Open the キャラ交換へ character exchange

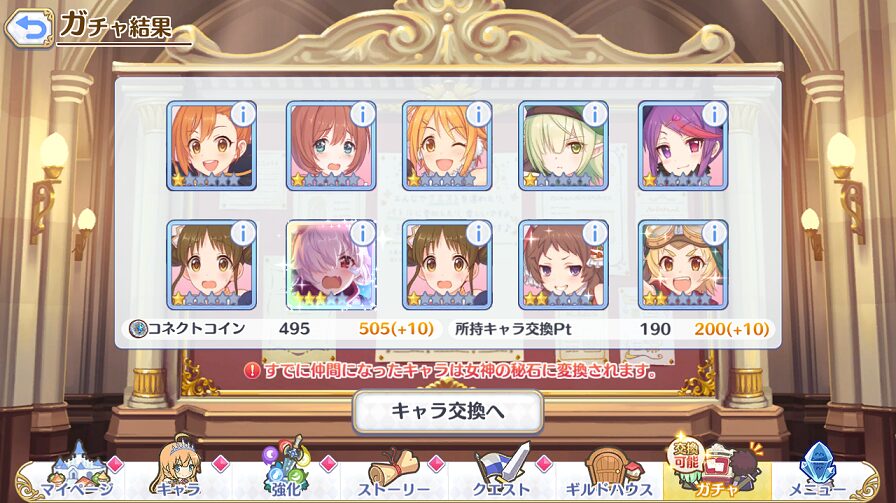click(447, 411)
